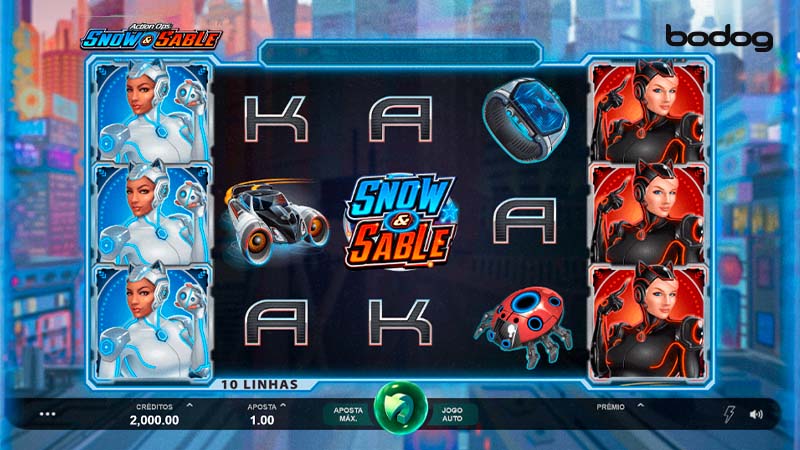The image size is (800, 450).
Task: Select Aposta Máx. to bet maximum
Action: coord(347,412)
